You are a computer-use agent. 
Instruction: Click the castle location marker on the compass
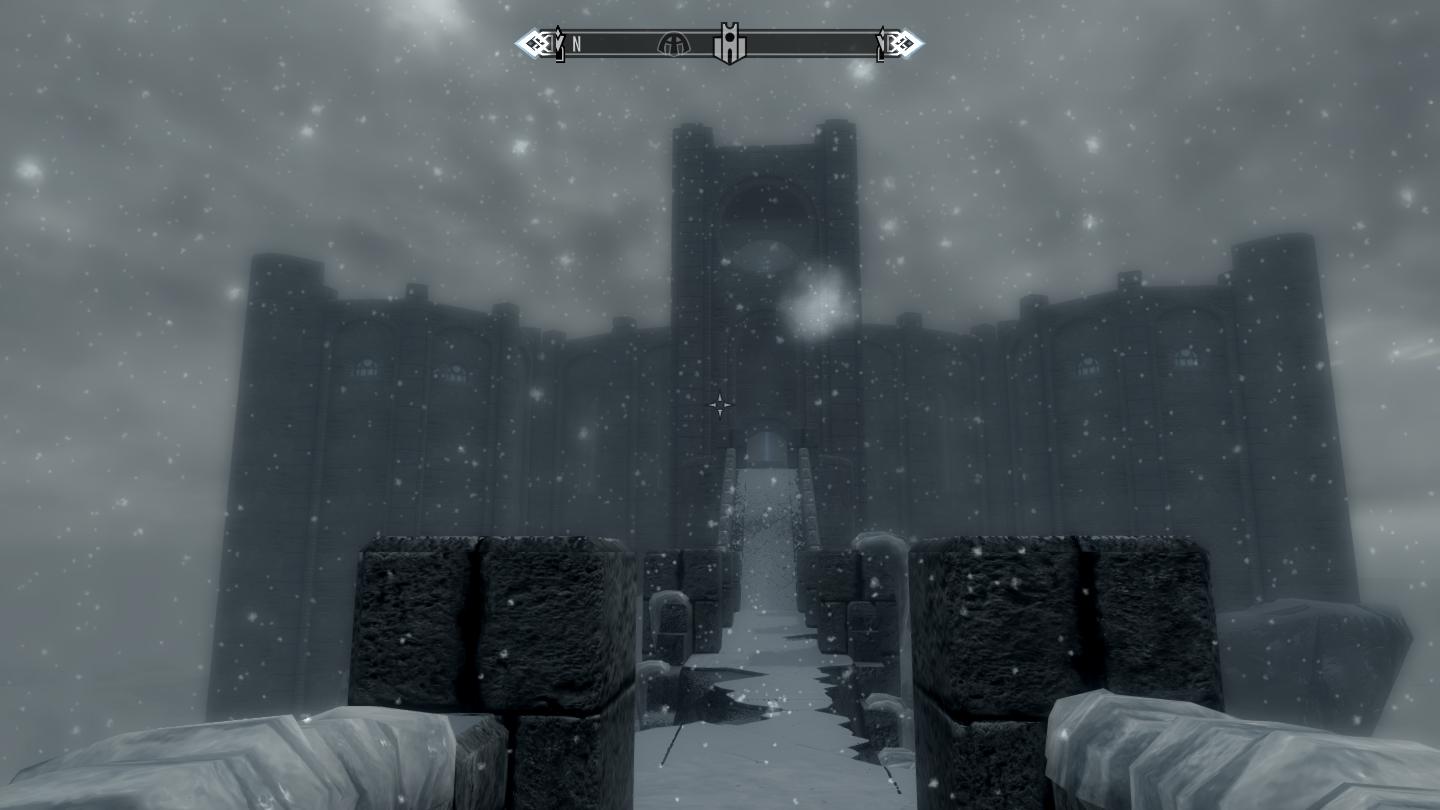[729, 44]
